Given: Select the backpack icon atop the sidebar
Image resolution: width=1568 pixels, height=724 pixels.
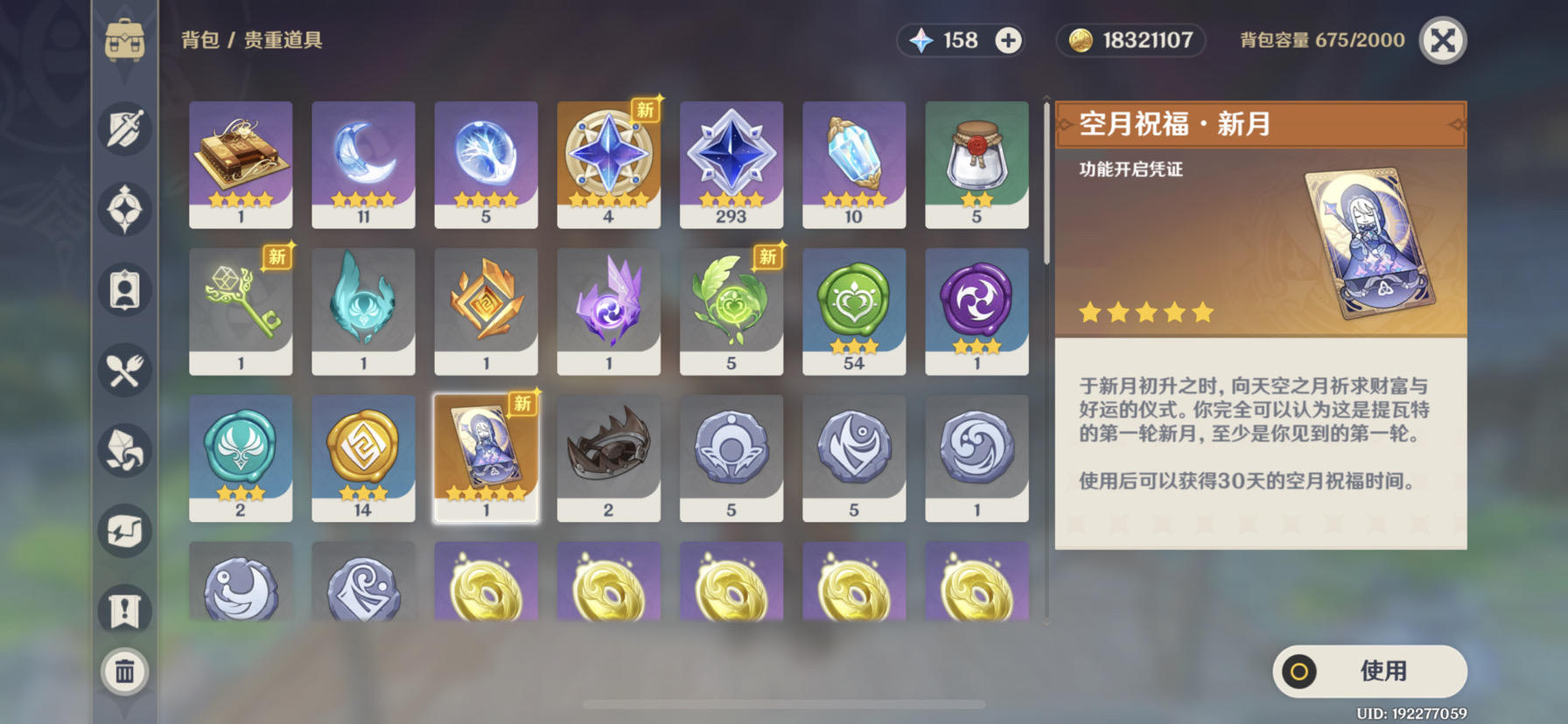Looking at the screenshot, I should point(125,39).
